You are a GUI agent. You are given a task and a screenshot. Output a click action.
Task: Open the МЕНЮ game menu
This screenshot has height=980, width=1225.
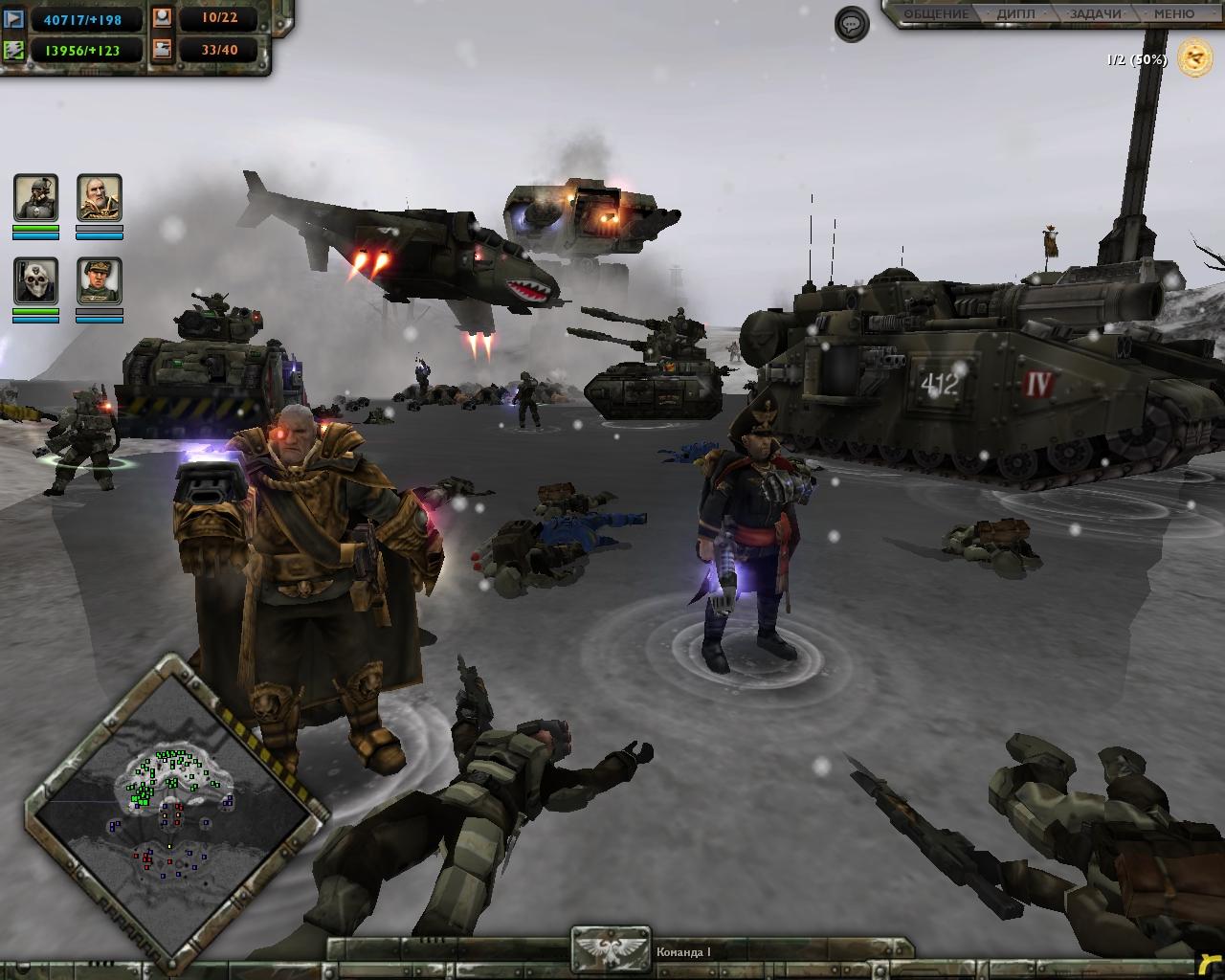[1173, 13]
